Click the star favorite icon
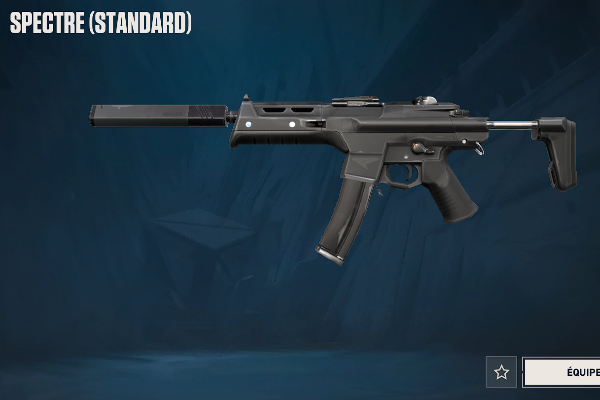The height and width of the screenshot is (400, 600). coord(501,372)
